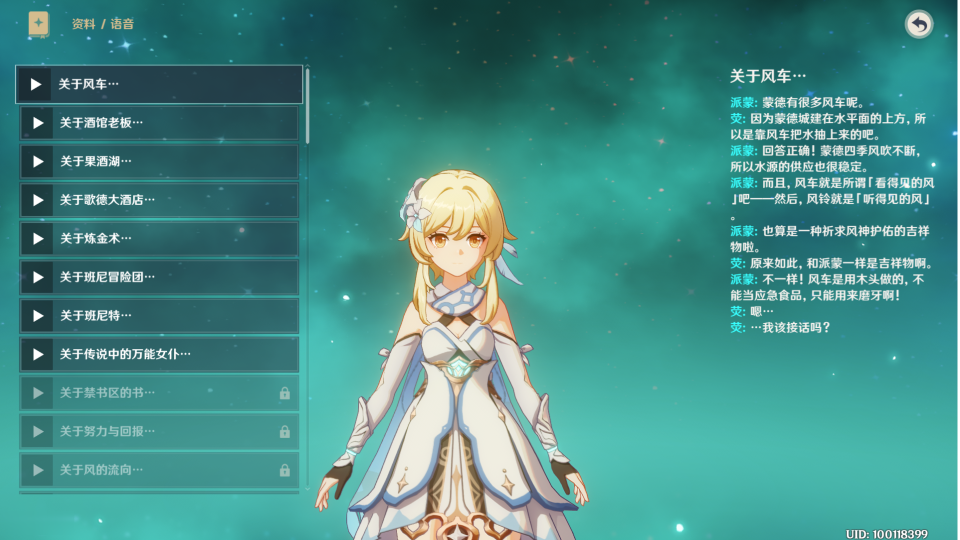Go back with the return arrow button

918,24
